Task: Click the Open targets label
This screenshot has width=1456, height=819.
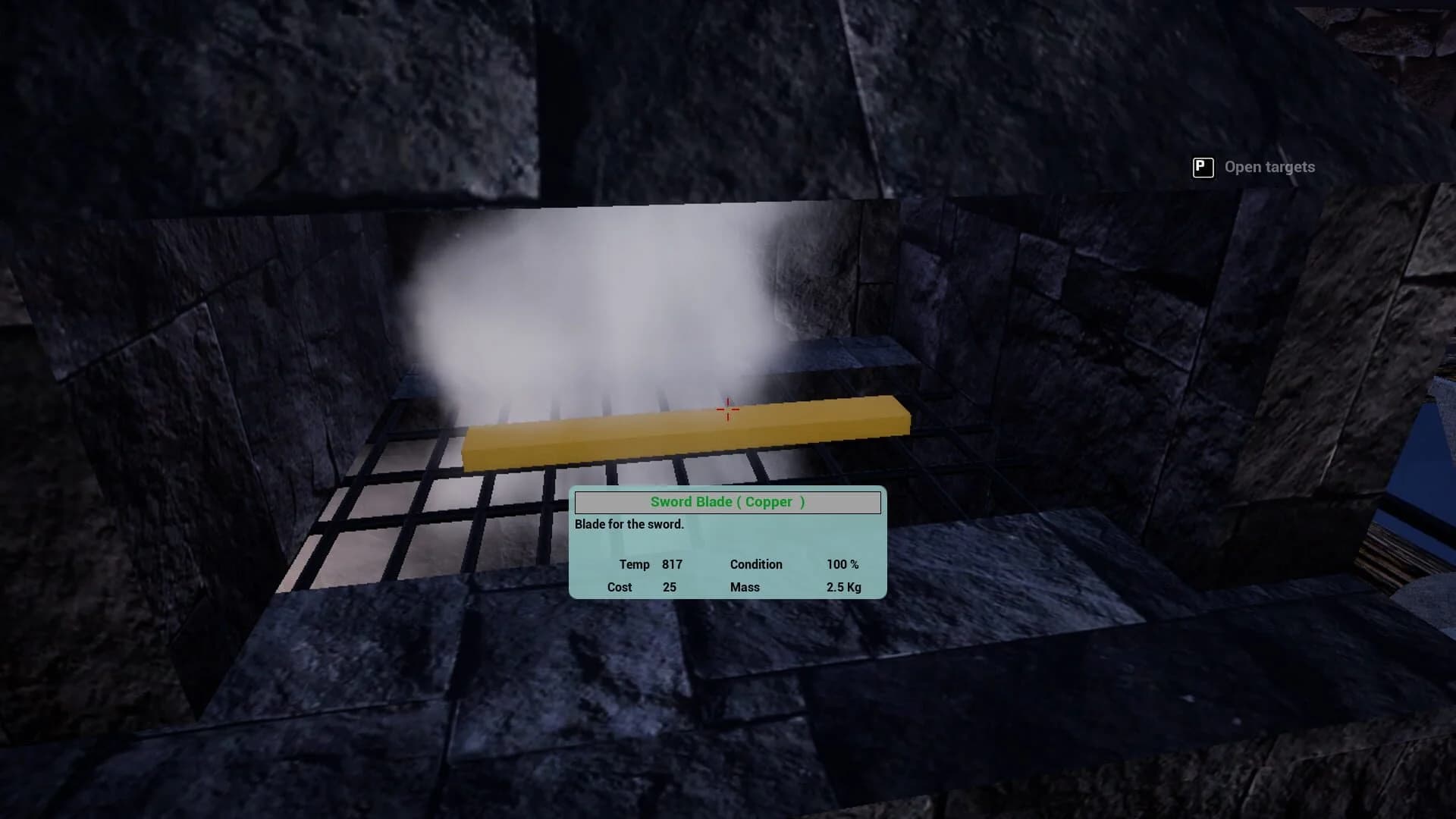Action: point(1269,167)
